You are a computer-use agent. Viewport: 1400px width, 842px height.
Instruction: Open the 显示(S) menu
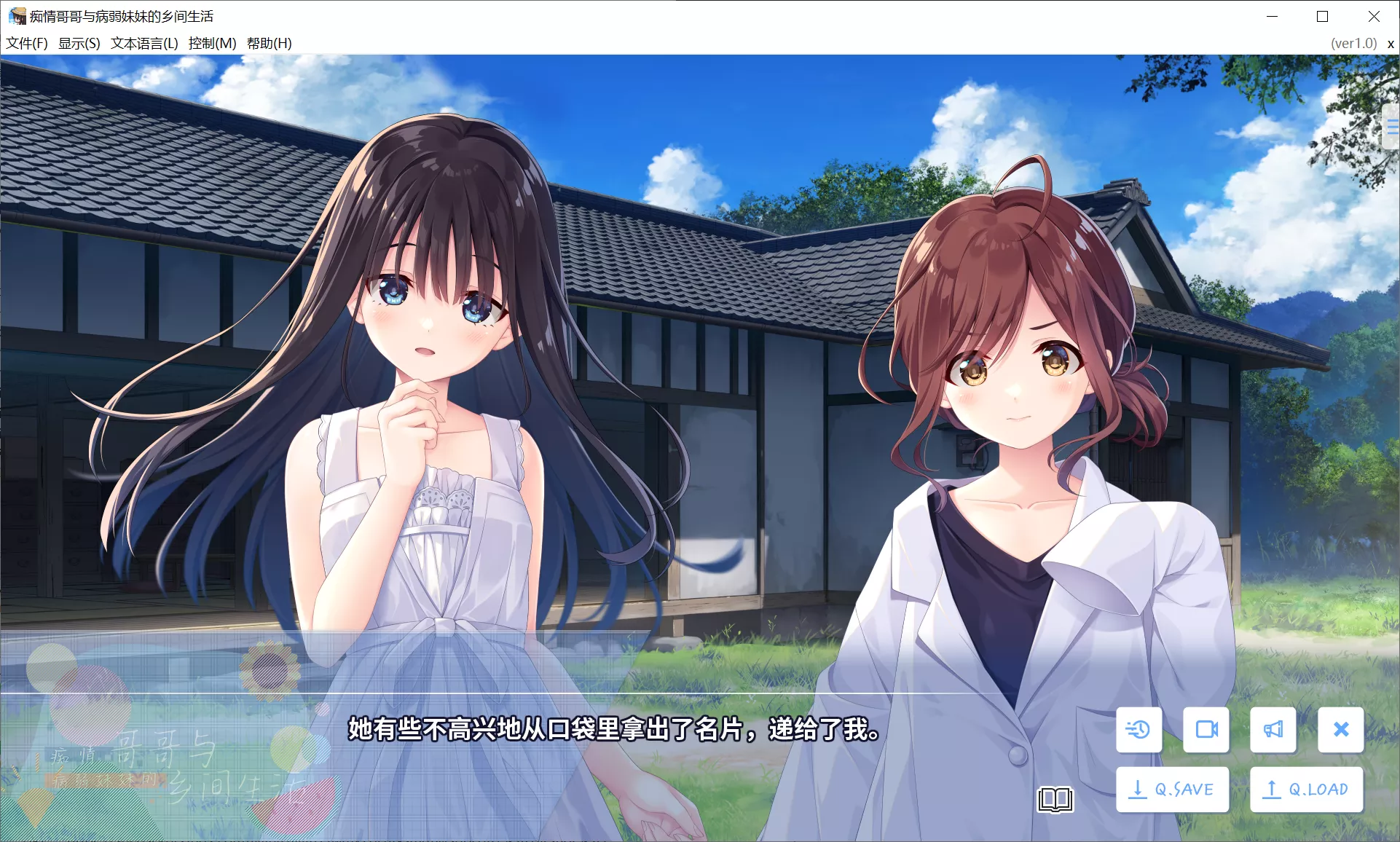point(79,43)
